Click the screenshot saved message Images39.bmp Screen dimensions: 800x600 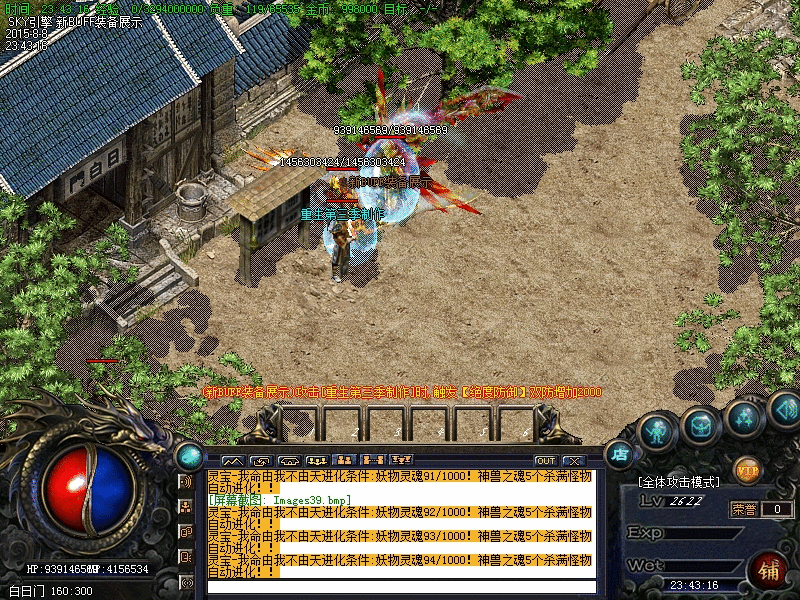point(280,499)
